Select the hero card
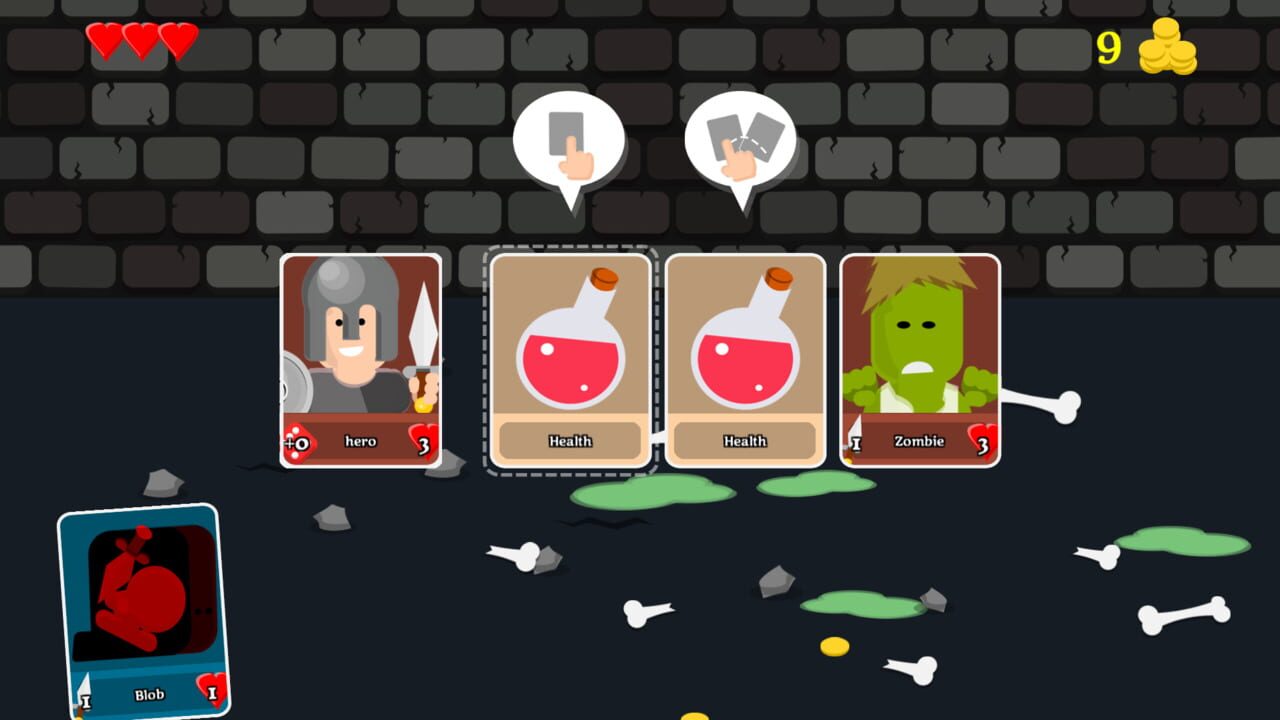This screenshot has width=1280, height=720. click(362, 350)
